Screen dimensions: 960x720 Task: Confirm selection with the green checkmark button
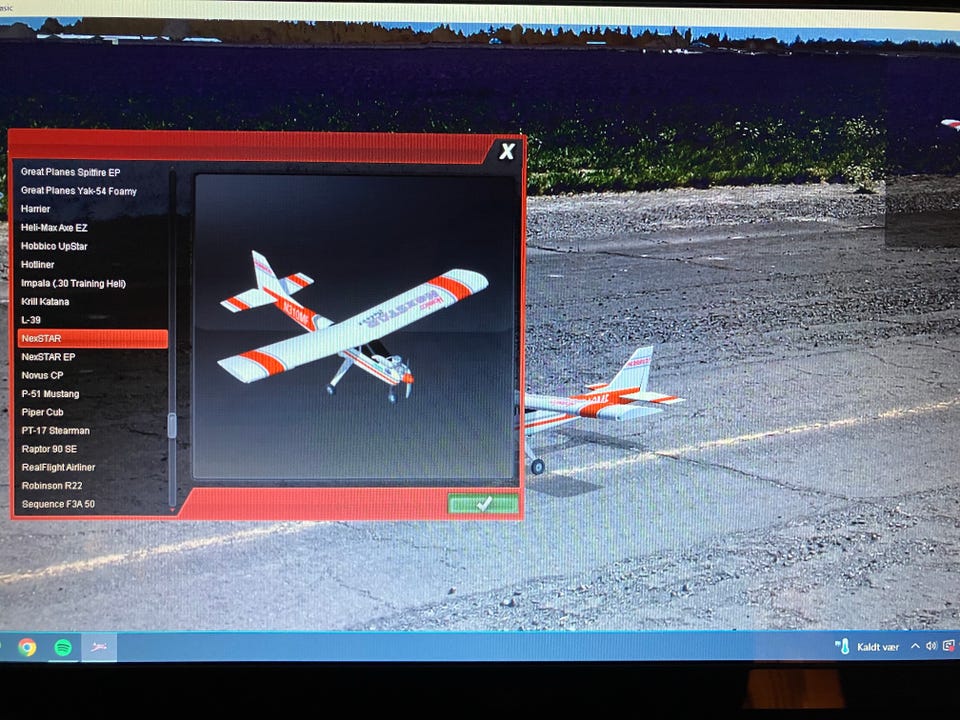point(483,504)
